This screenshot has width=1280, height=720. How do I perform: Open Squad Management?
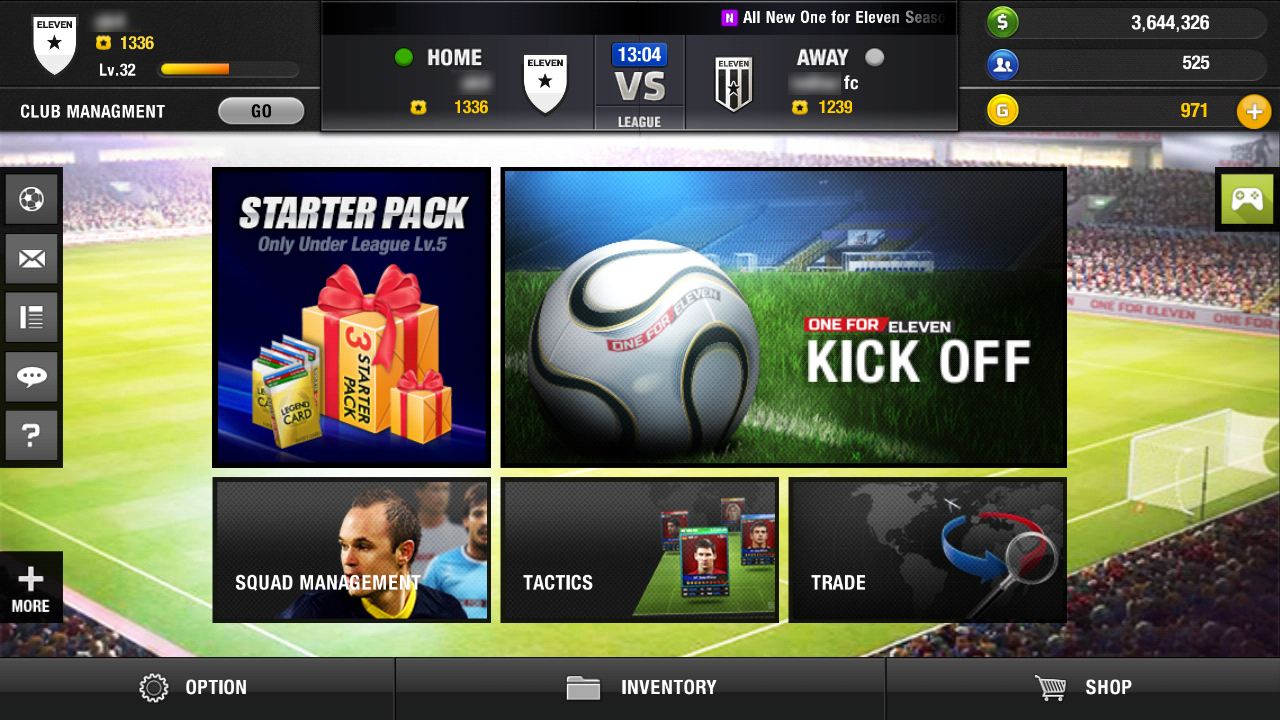[351, 550]
